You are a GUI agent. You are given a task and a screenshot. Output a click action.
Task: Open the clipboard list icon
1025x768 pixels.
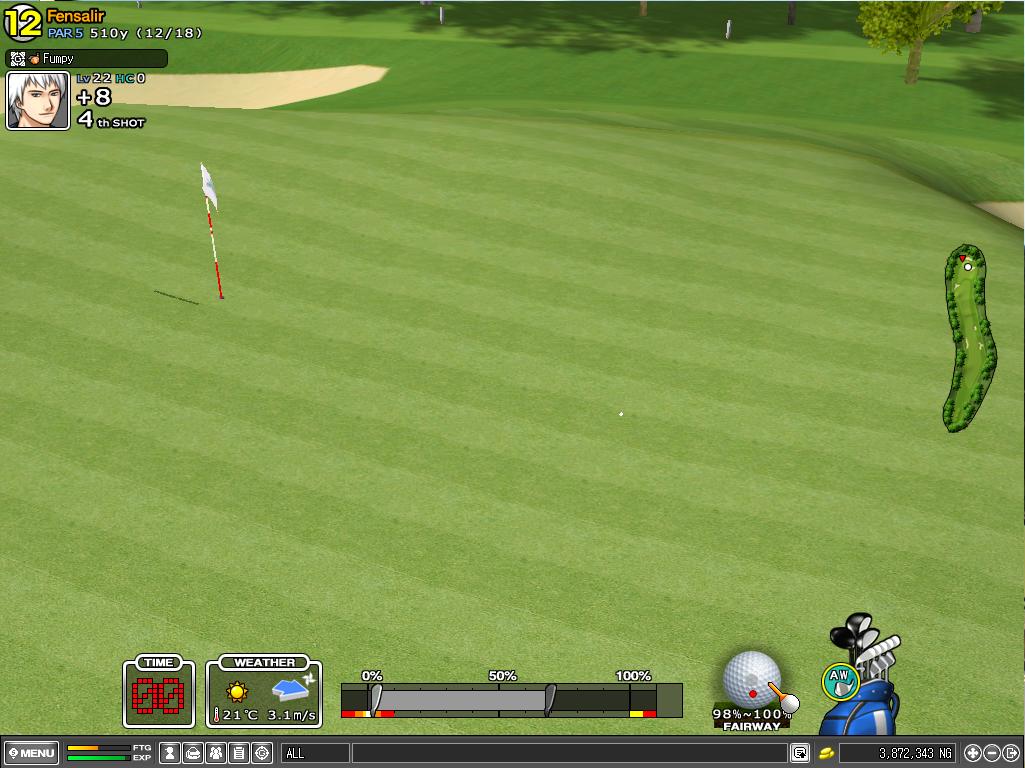pyautogui.click(x=239, y=753)
